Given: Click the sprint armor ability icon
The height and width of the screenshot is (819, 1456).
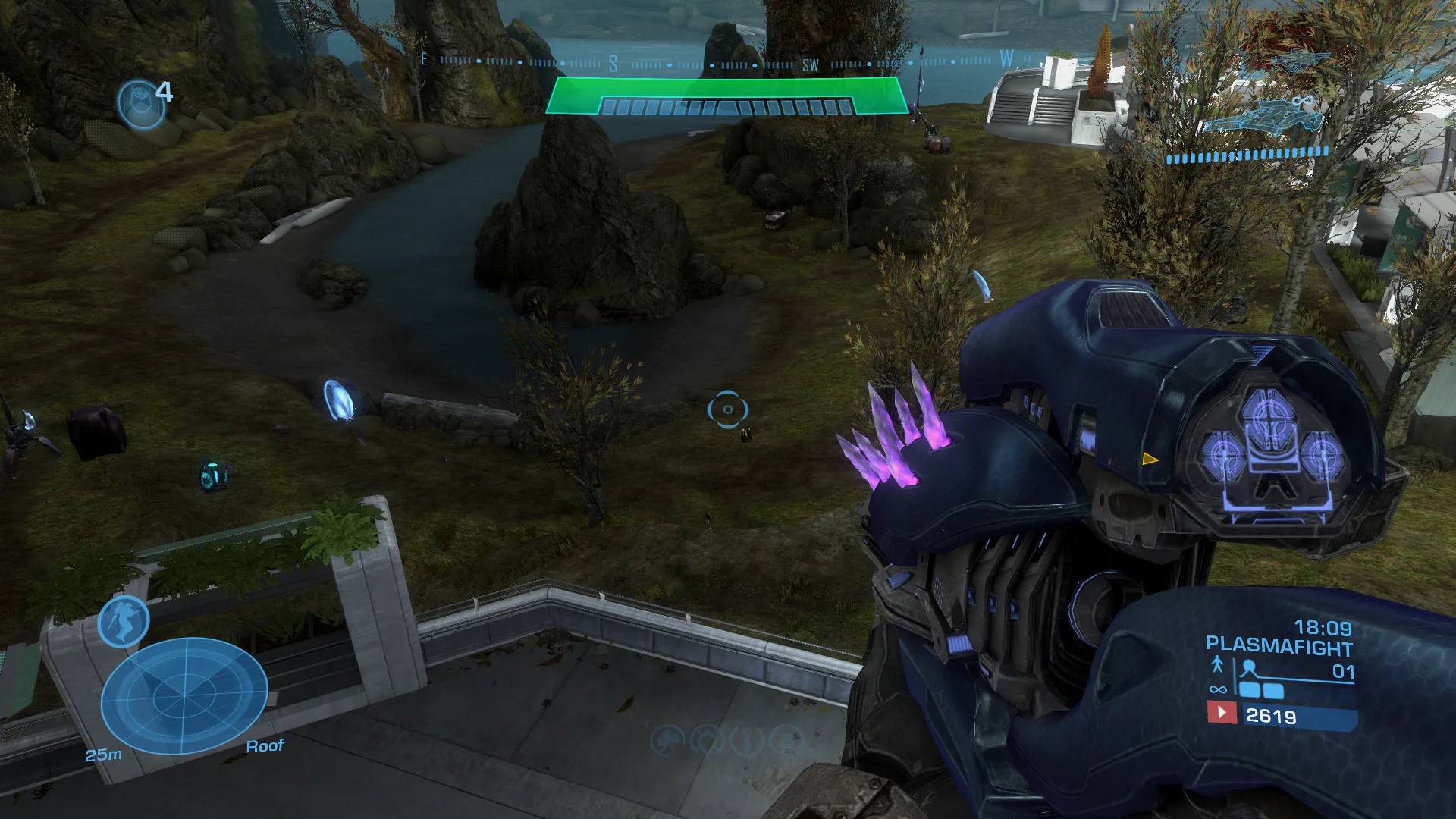Looking at the screenshot, I should (124, 621).
